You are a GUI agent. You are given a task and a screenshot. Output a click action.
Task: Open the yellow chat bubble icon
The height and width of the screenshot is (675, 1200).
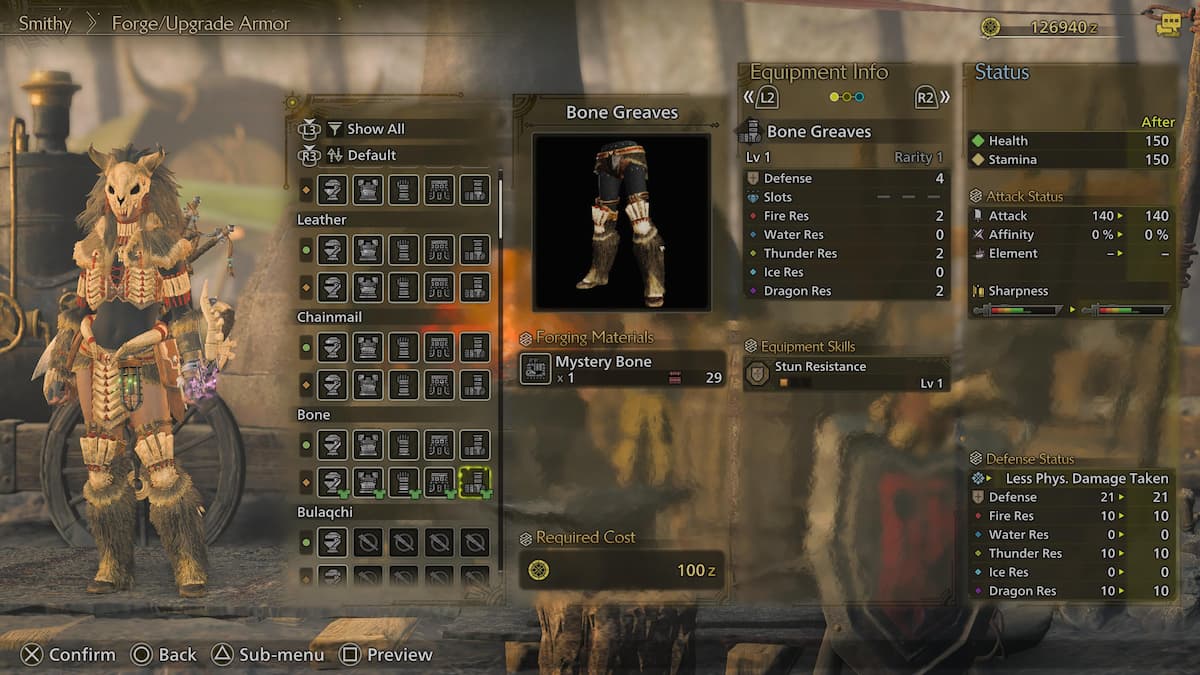click(x=1168, y=26)
